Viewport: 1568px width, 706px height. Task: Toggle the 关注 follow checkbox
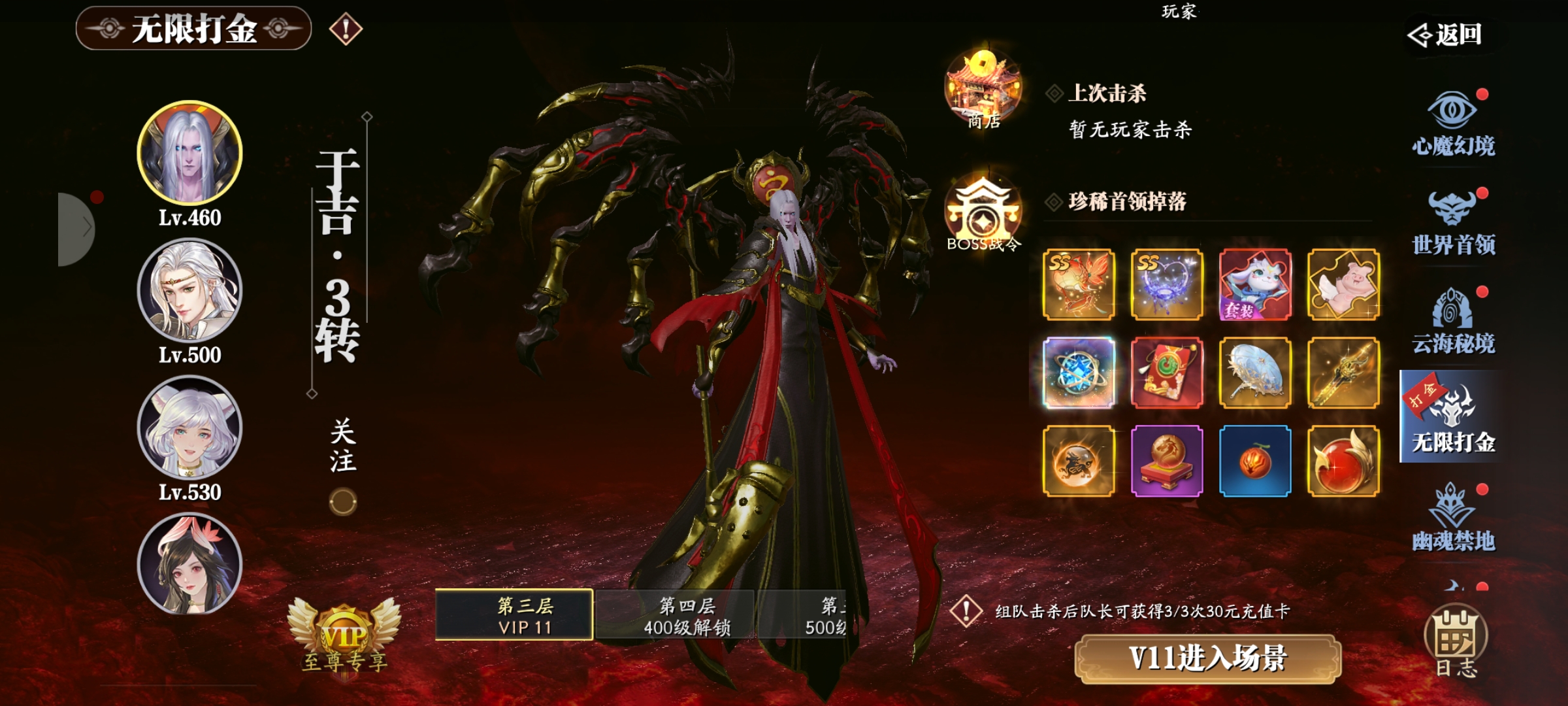(343, 502)
